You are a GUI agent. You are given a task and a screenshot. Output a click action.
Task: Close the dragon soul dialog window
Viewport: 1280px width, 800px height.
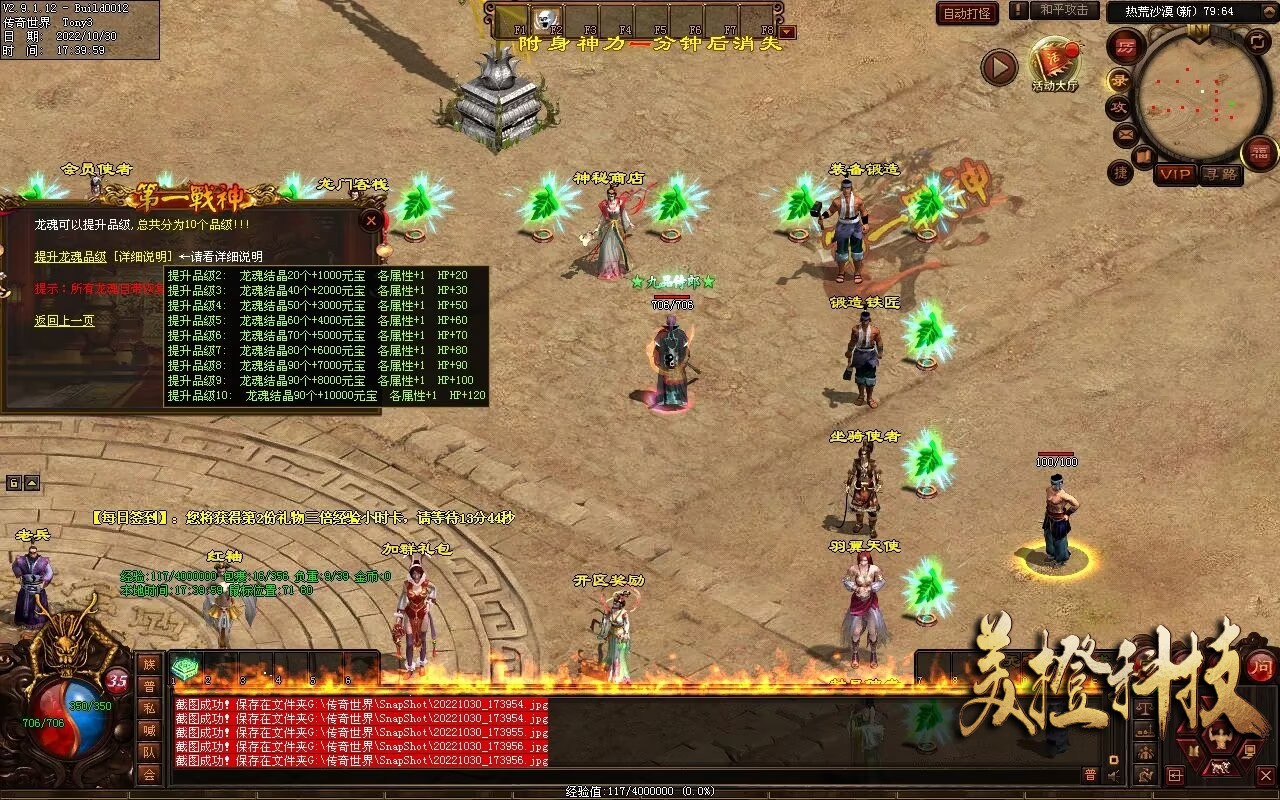point(371,221)
